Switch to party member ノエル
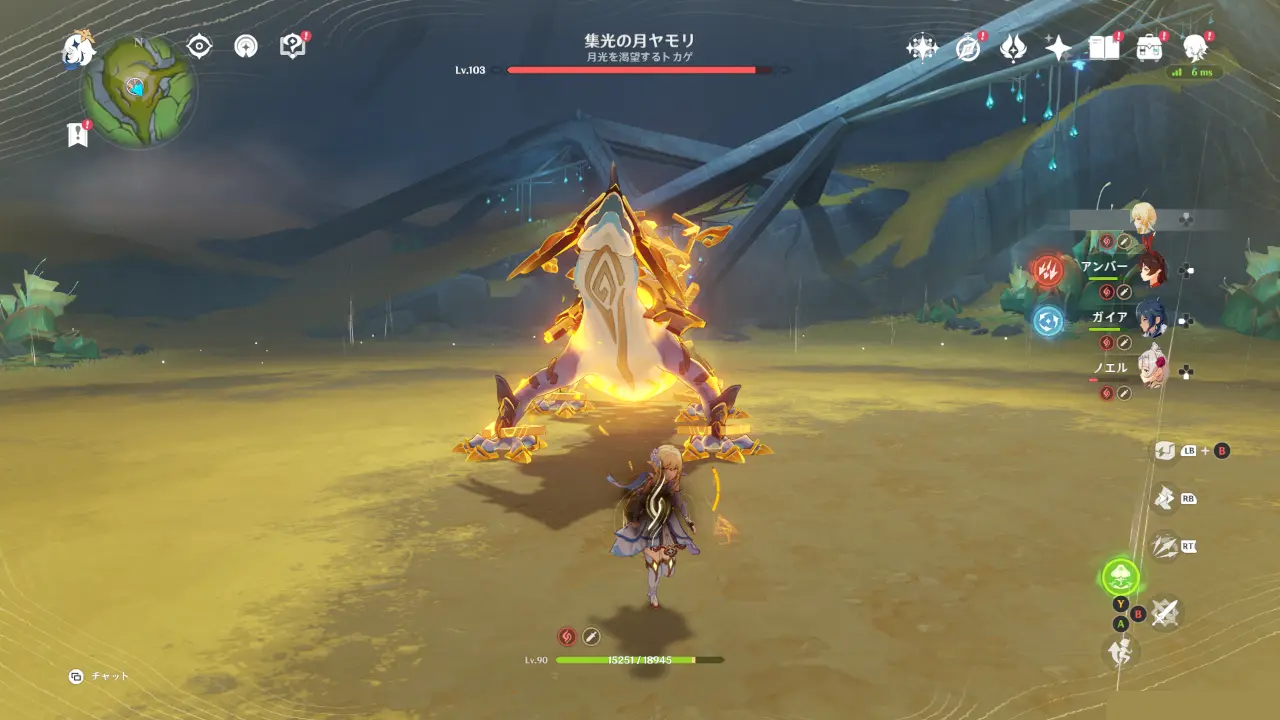Screen dimensions: 1280x720 (x=1150, y=370)
